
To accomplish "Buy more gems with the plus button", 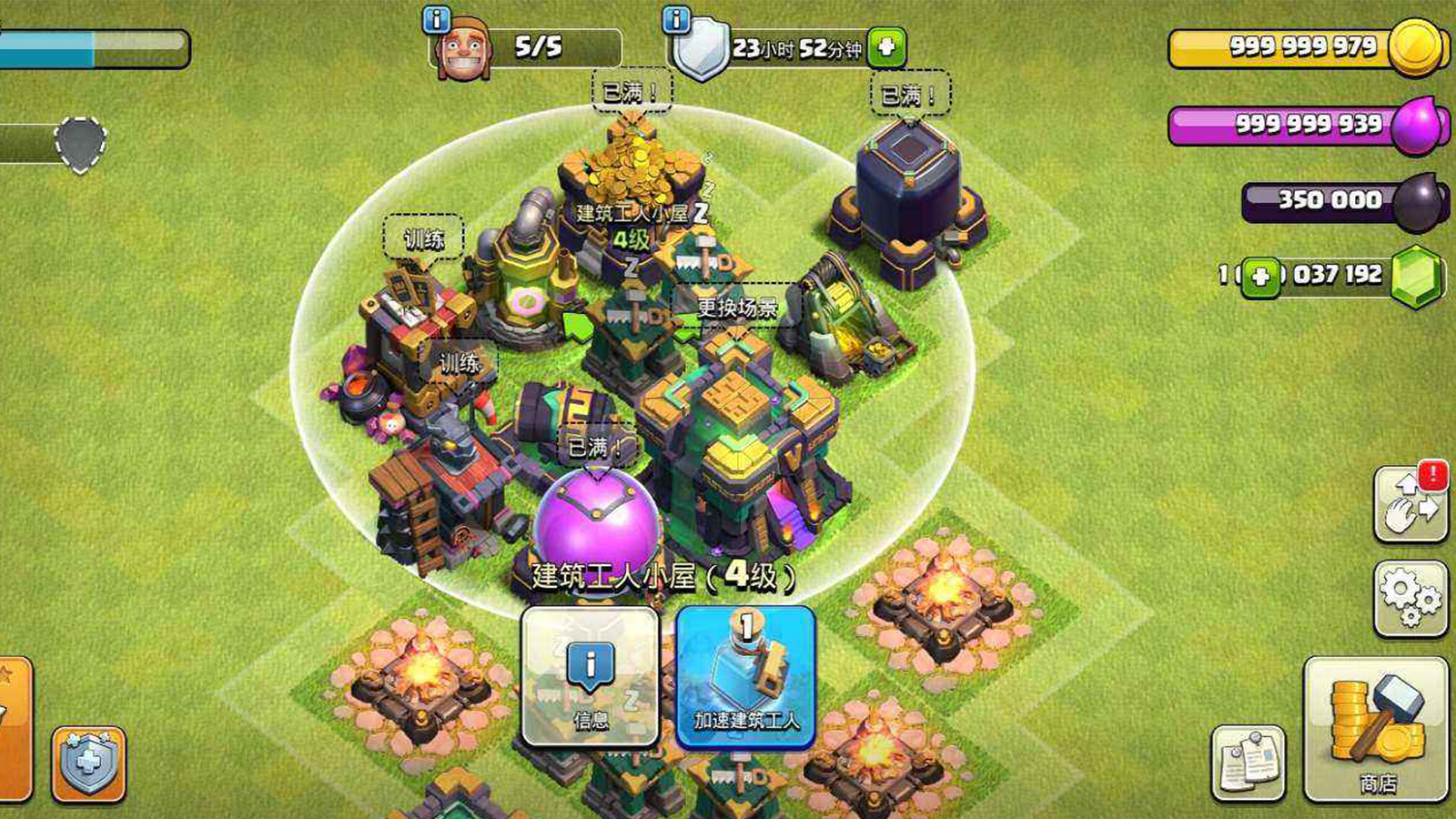I will click(1260, 276).
